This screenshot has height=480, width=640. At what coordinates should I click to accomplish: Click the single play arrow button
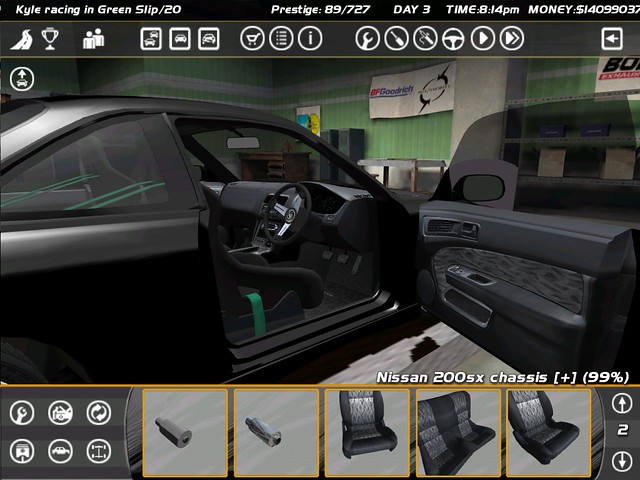(x=483, y=39)
